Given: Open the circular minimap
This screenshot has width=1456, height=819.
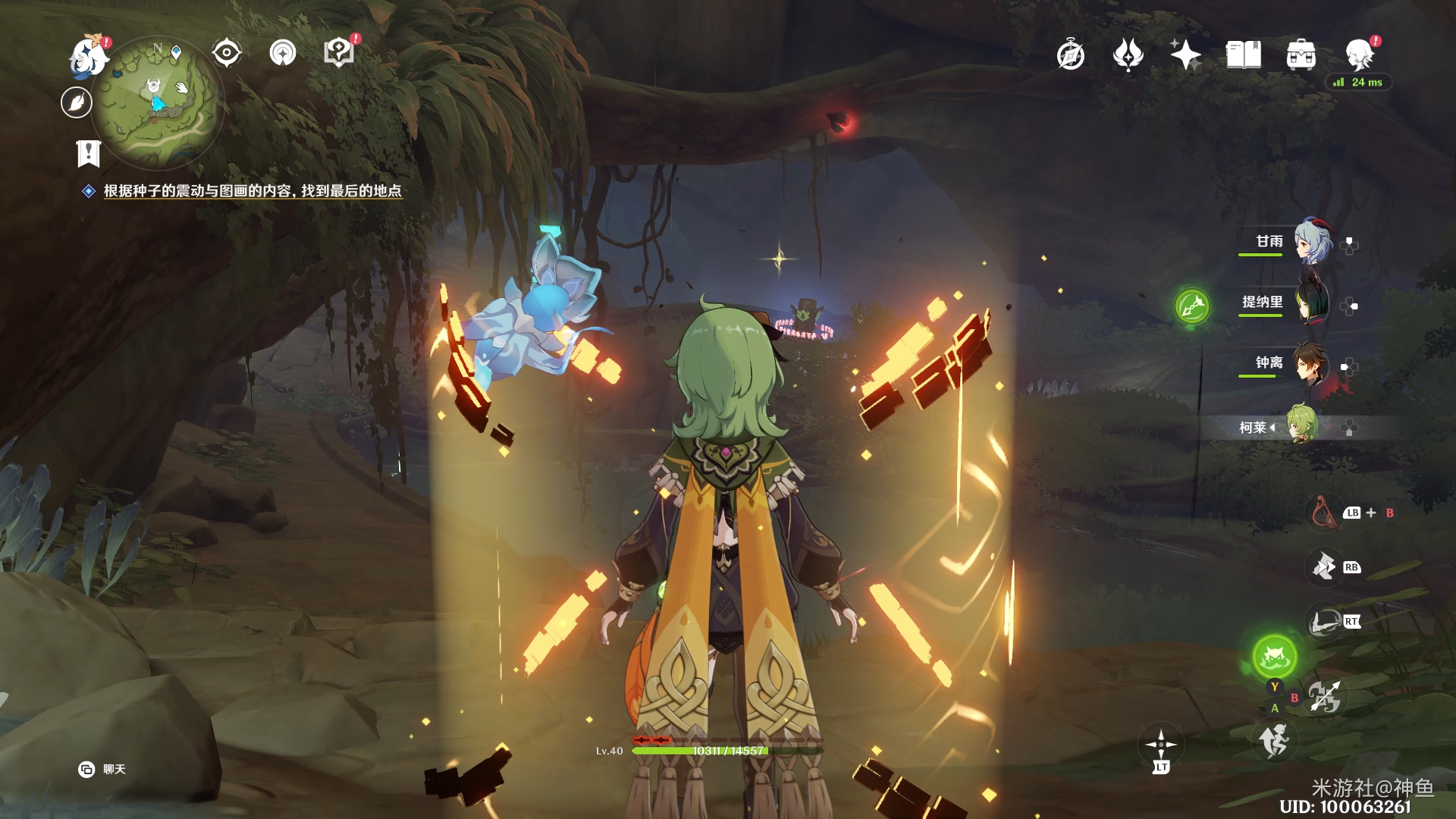Looking at the screenshot, I should [158, 102].
